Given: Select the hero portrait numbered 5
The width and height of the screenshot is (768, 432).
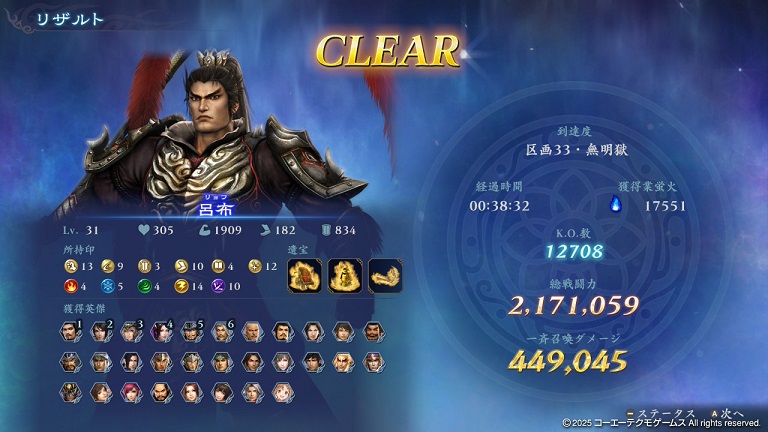Looking at the screenshot, I should click(x=191, y=332).
